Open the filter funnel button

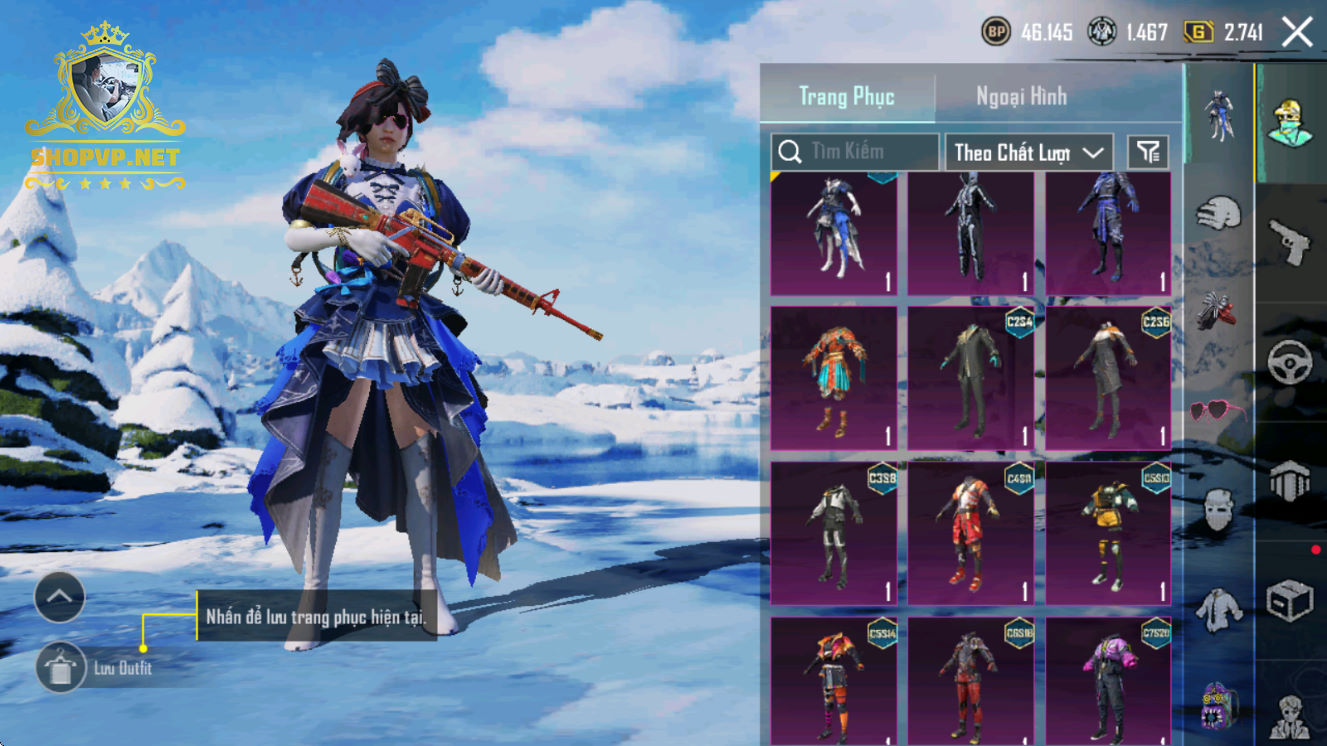(1148, 152)
